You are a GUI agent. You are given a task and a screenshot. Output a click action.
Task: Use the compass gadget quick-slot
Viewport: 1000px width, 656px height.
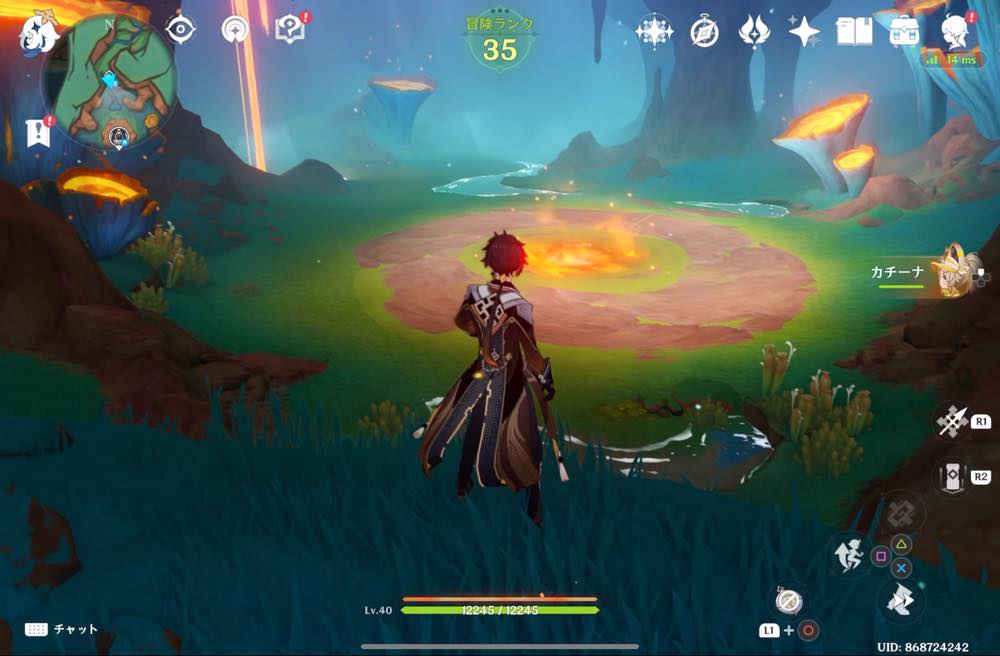(786, 601)
